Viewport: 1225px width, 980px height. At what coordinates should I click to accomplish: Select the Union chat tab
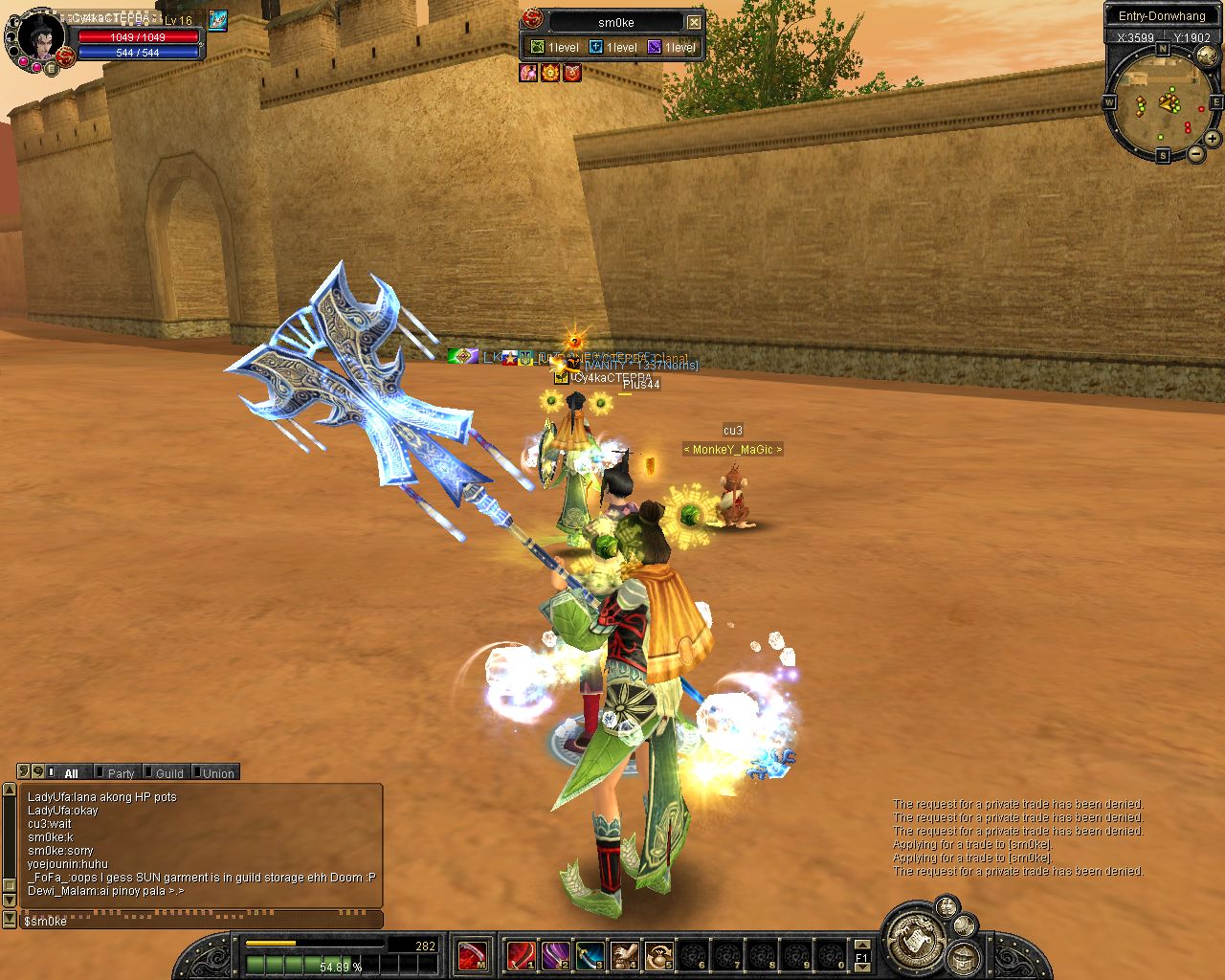pyautogui.click(x=217, y=773)
